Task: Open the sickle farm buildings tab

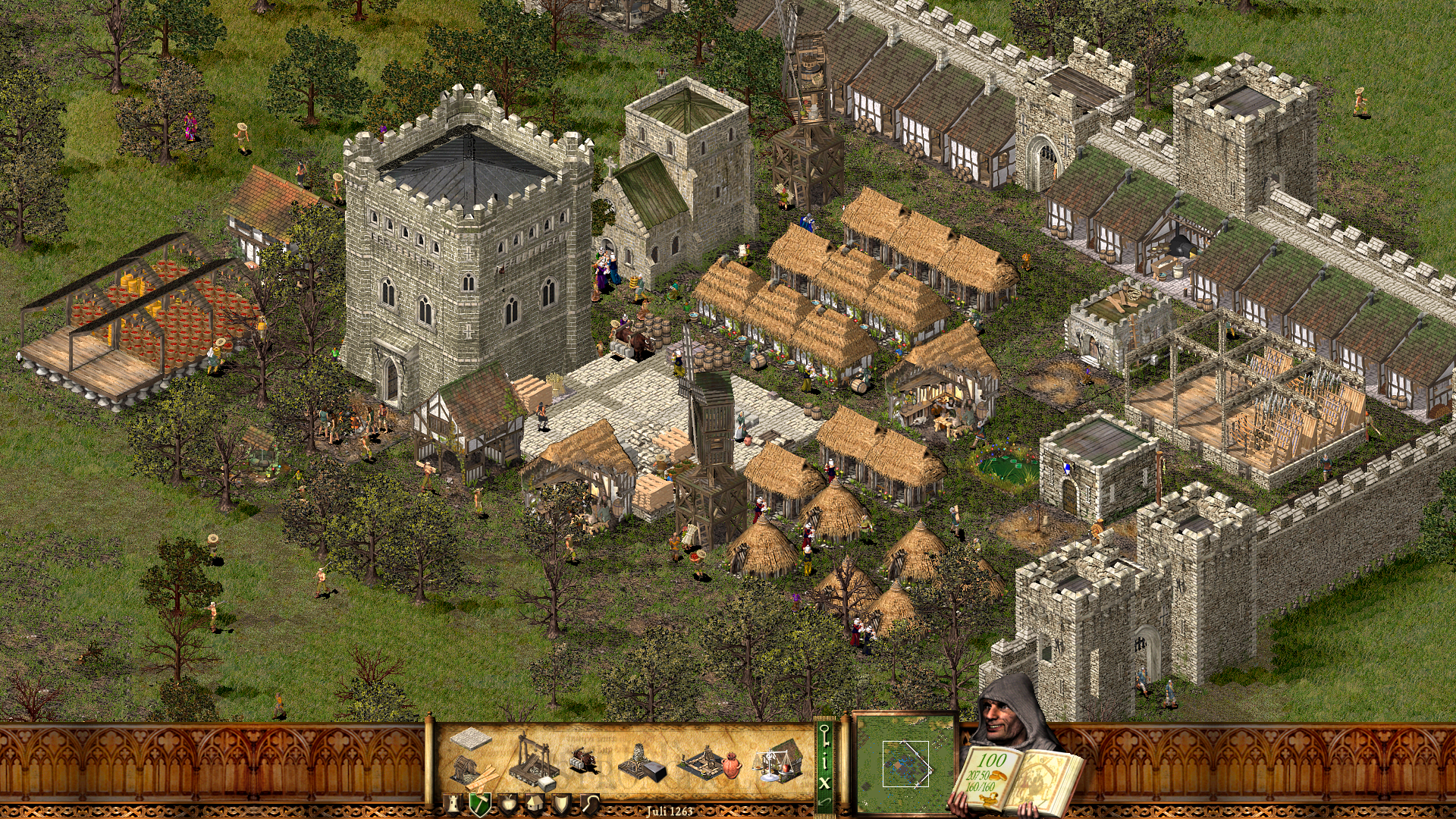Action: tap(589, 804)
